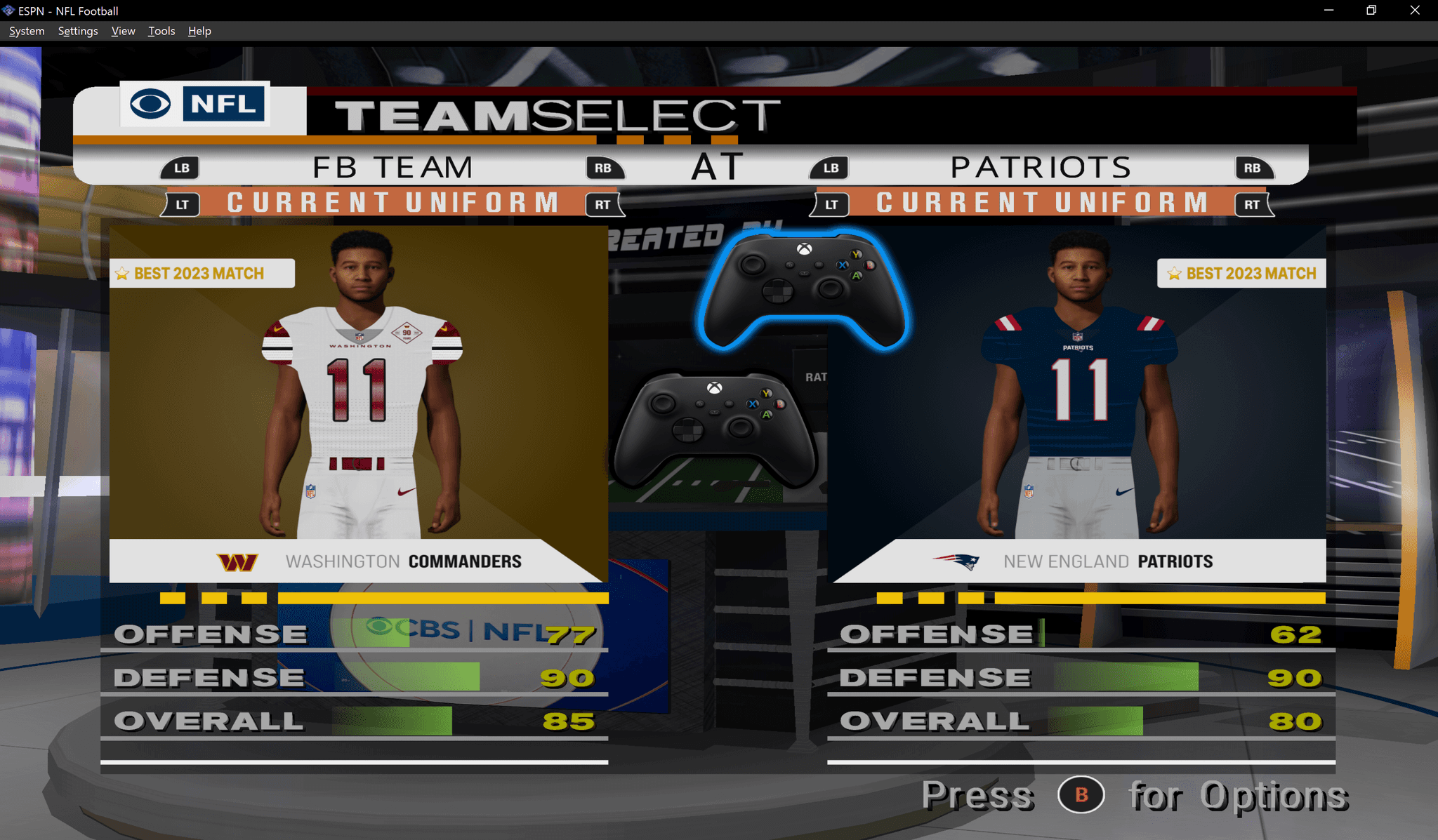Open the Tools menu

click(161, 31)
